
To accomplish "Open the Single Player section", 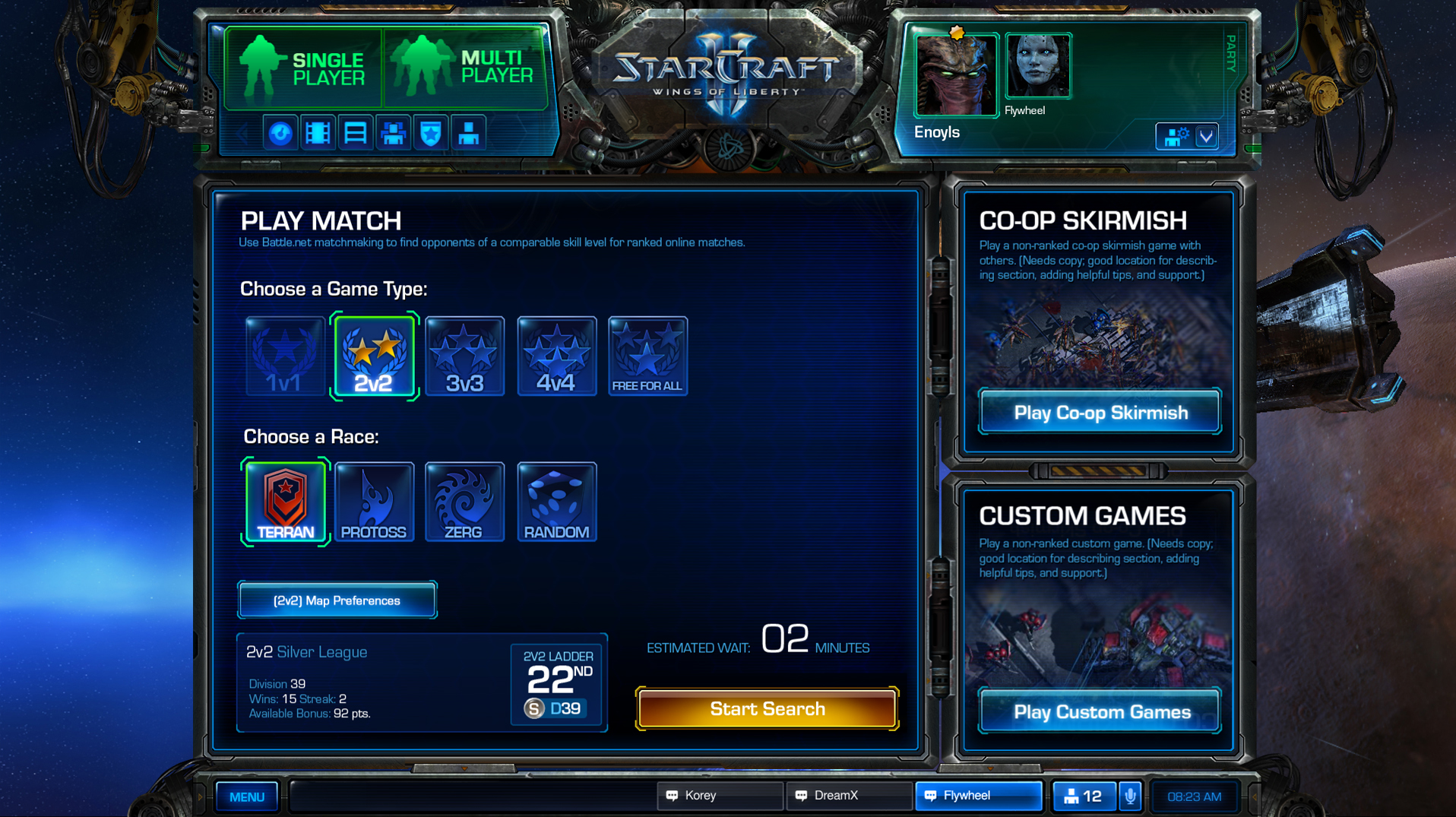I will point(304,68).
